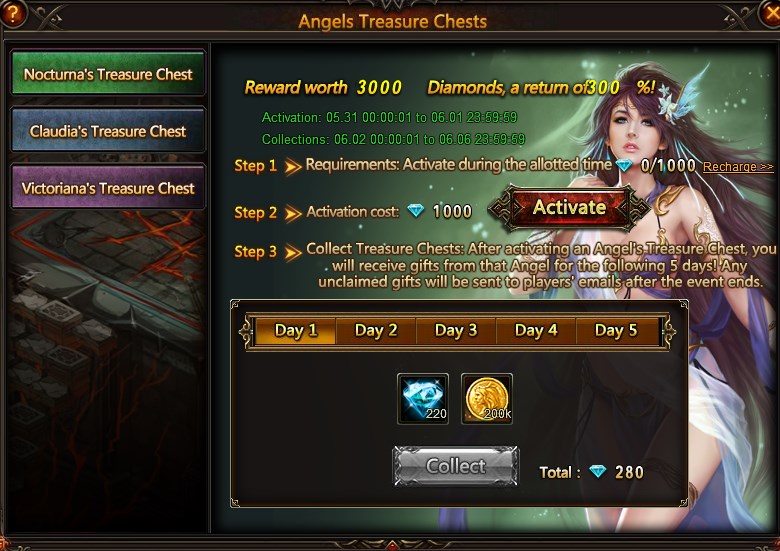Select Nocturna's Treasure Chest
Image resolution: width=780 pixels, height=551 pixels.
[x=108, y=75]
